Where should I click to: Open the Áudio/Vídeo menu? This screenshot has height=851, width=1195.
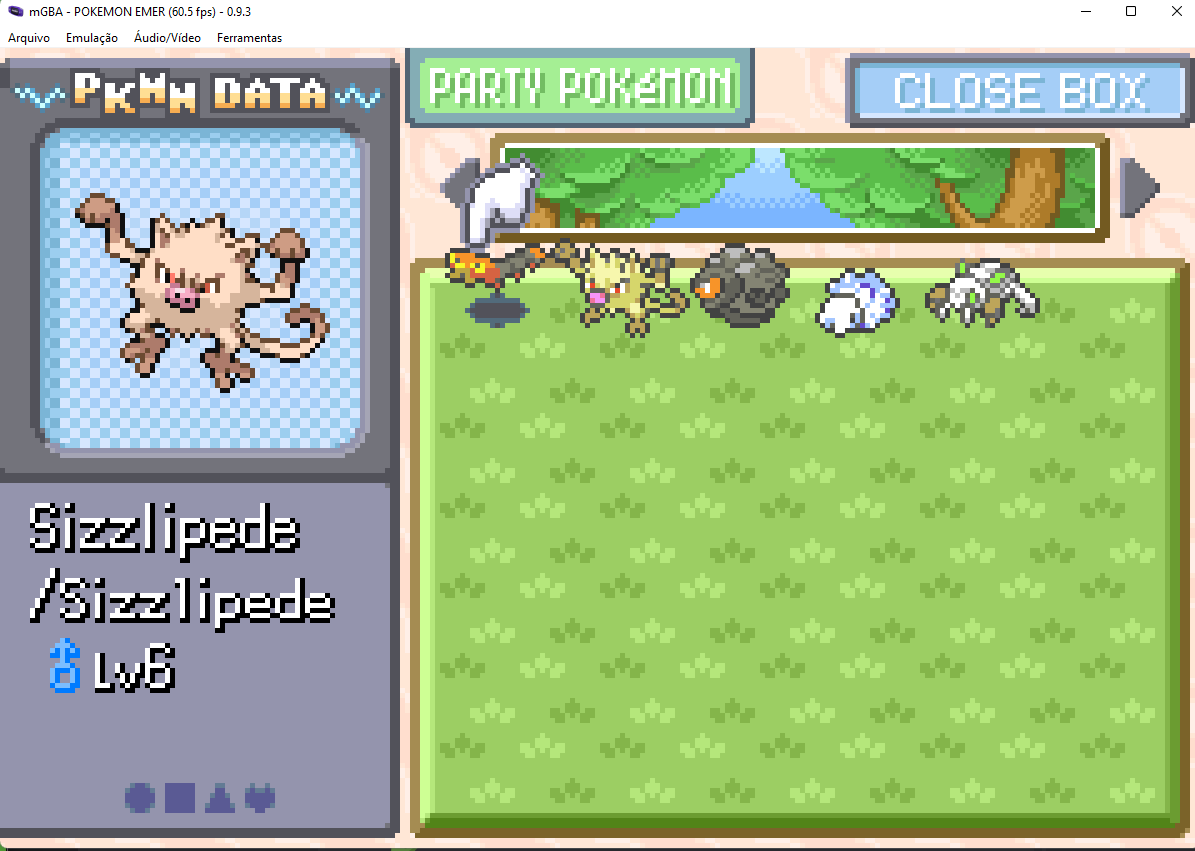pyautogui.click(x=167, y=38)
